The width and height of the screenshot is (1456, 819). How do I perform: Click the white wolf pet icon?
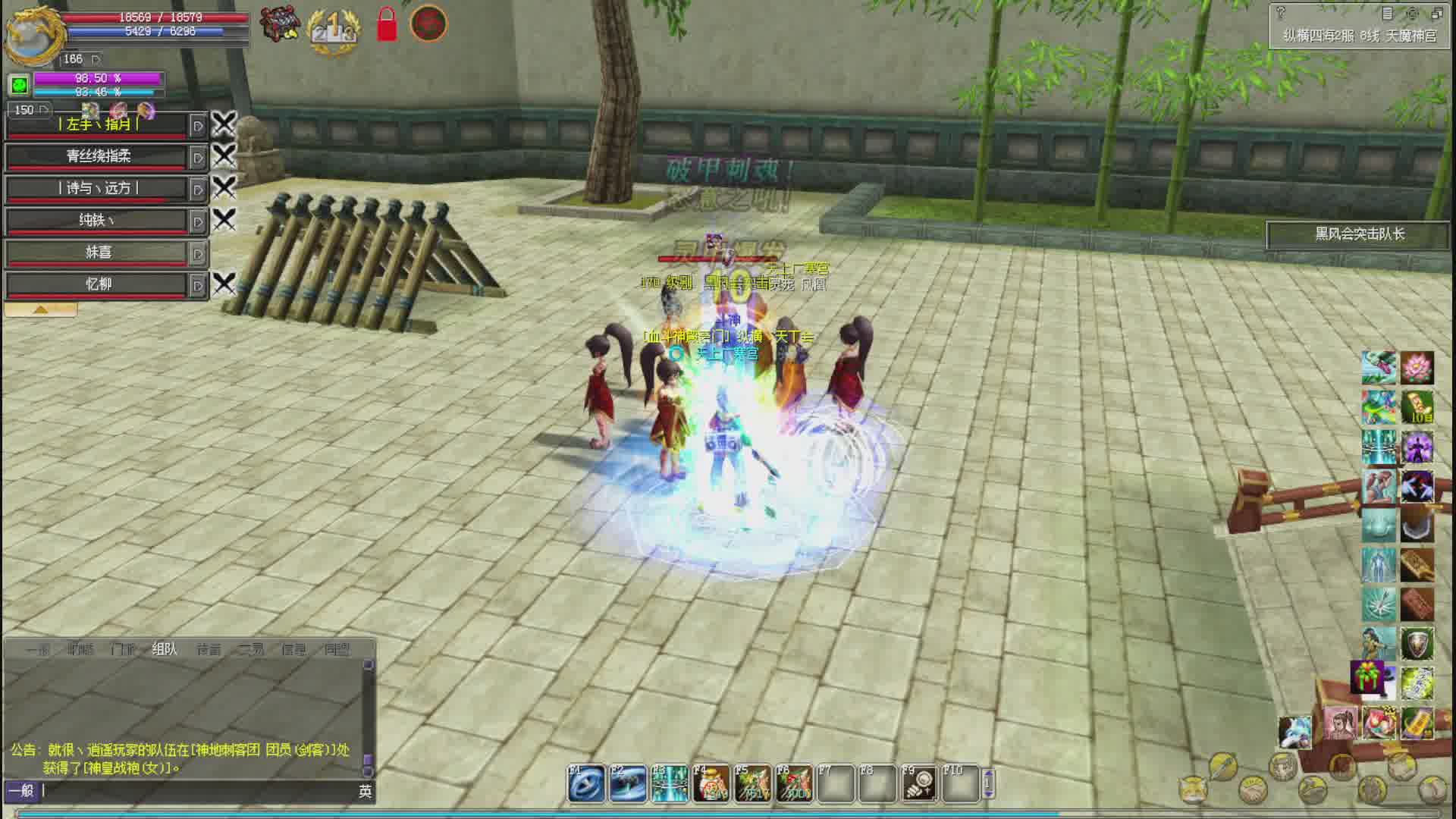pos(1295,732)
